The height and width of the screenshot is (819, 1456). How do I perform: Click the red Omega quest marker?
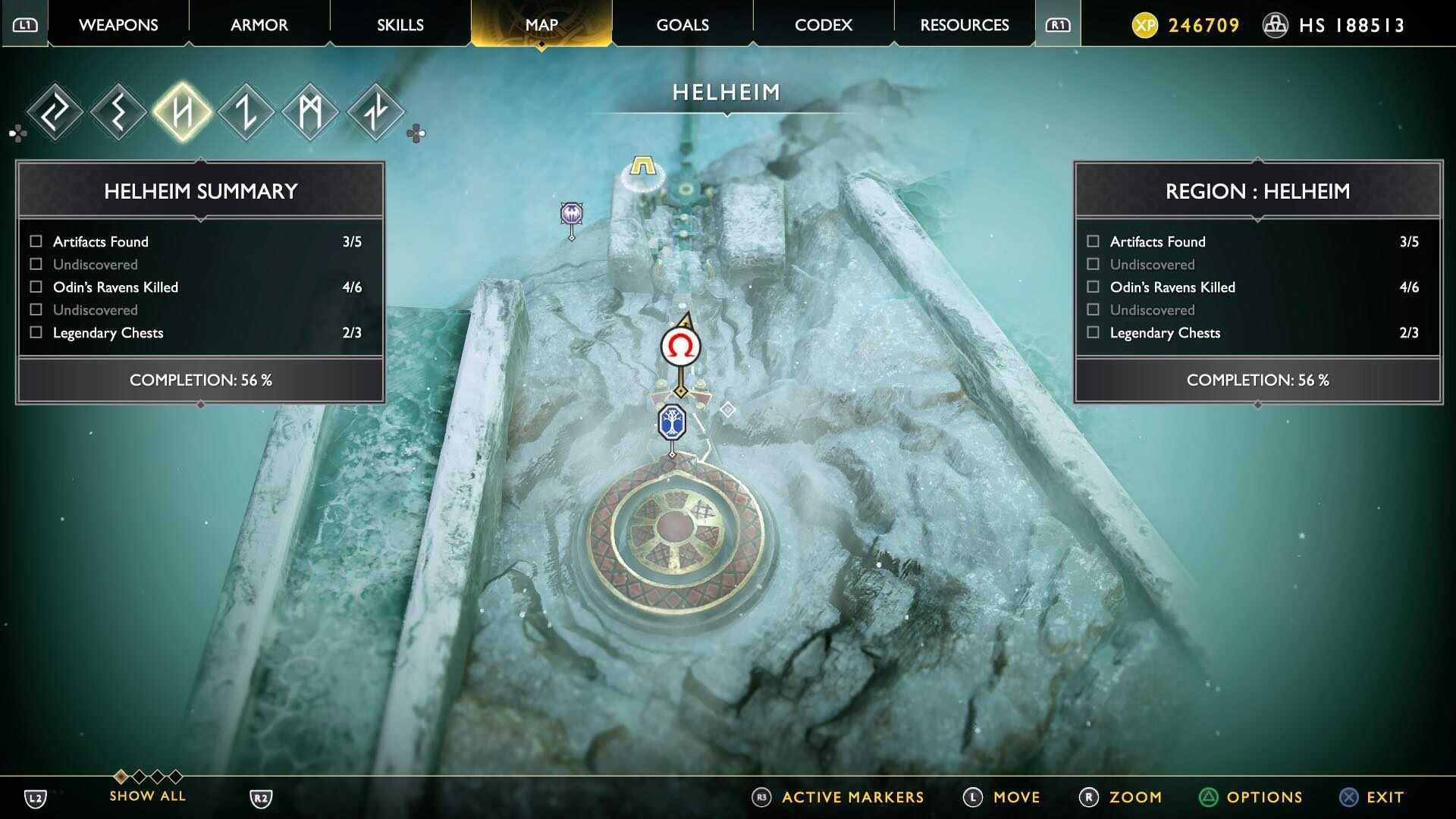point(680,346)
